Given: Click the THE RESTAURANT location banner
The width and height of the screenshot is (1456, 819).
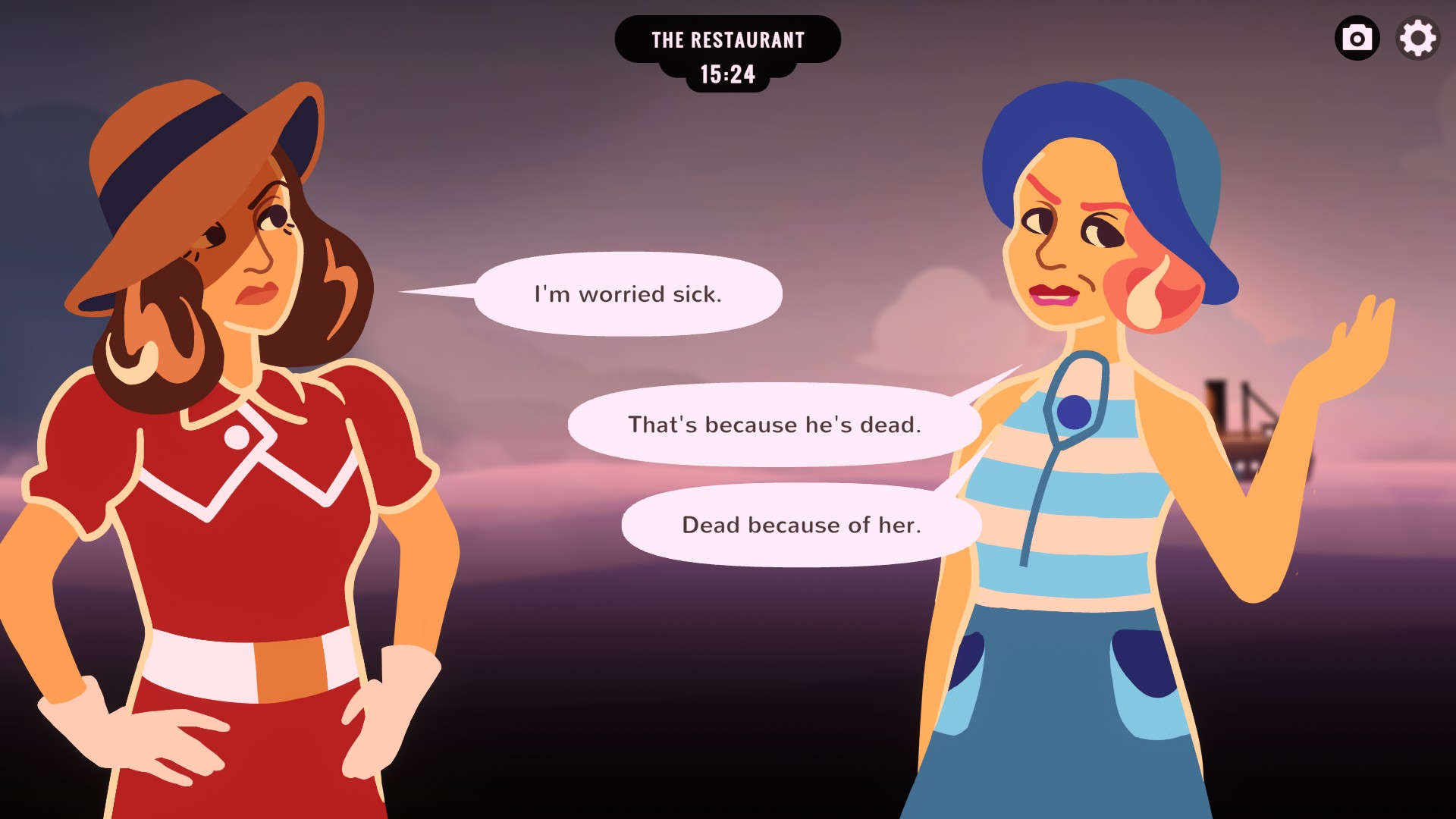Looking at the screenshot, I should [728, 39].
